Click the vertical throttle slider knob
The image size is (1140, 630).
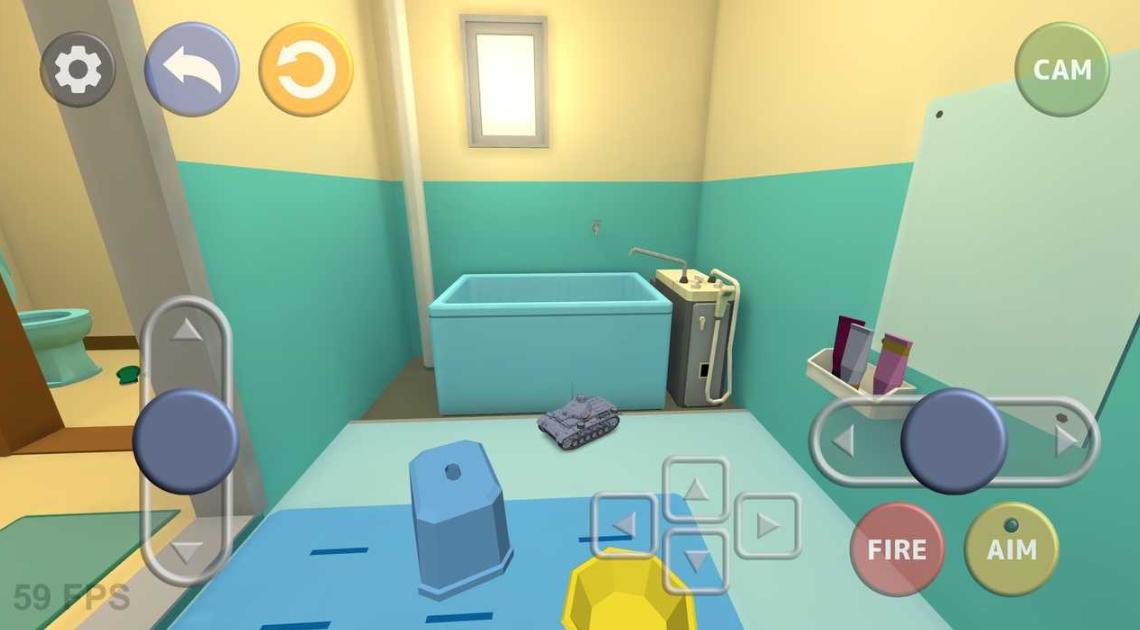point(186,441)
